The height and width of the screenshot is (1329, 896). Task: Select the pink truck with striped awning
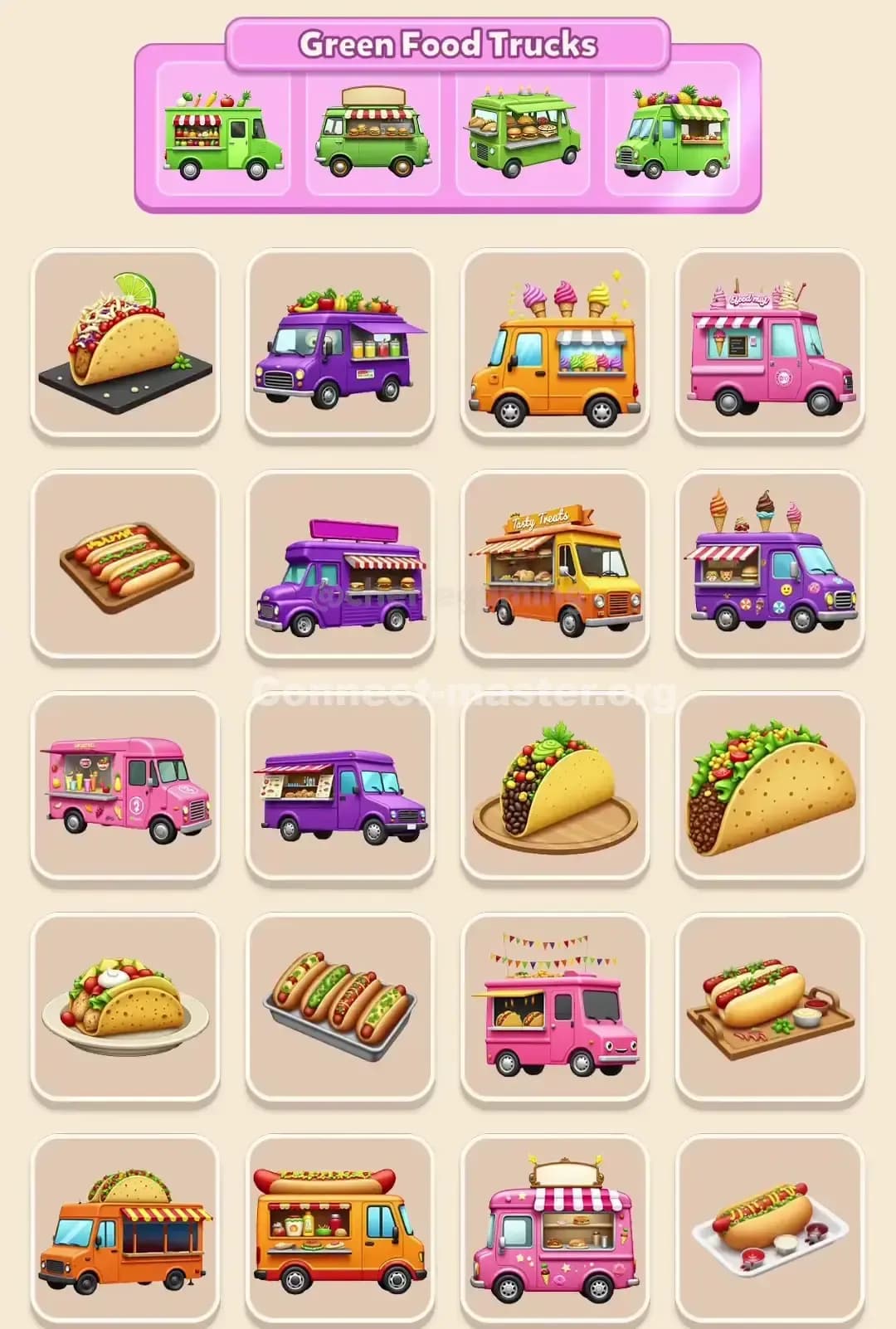(554, 1229)
